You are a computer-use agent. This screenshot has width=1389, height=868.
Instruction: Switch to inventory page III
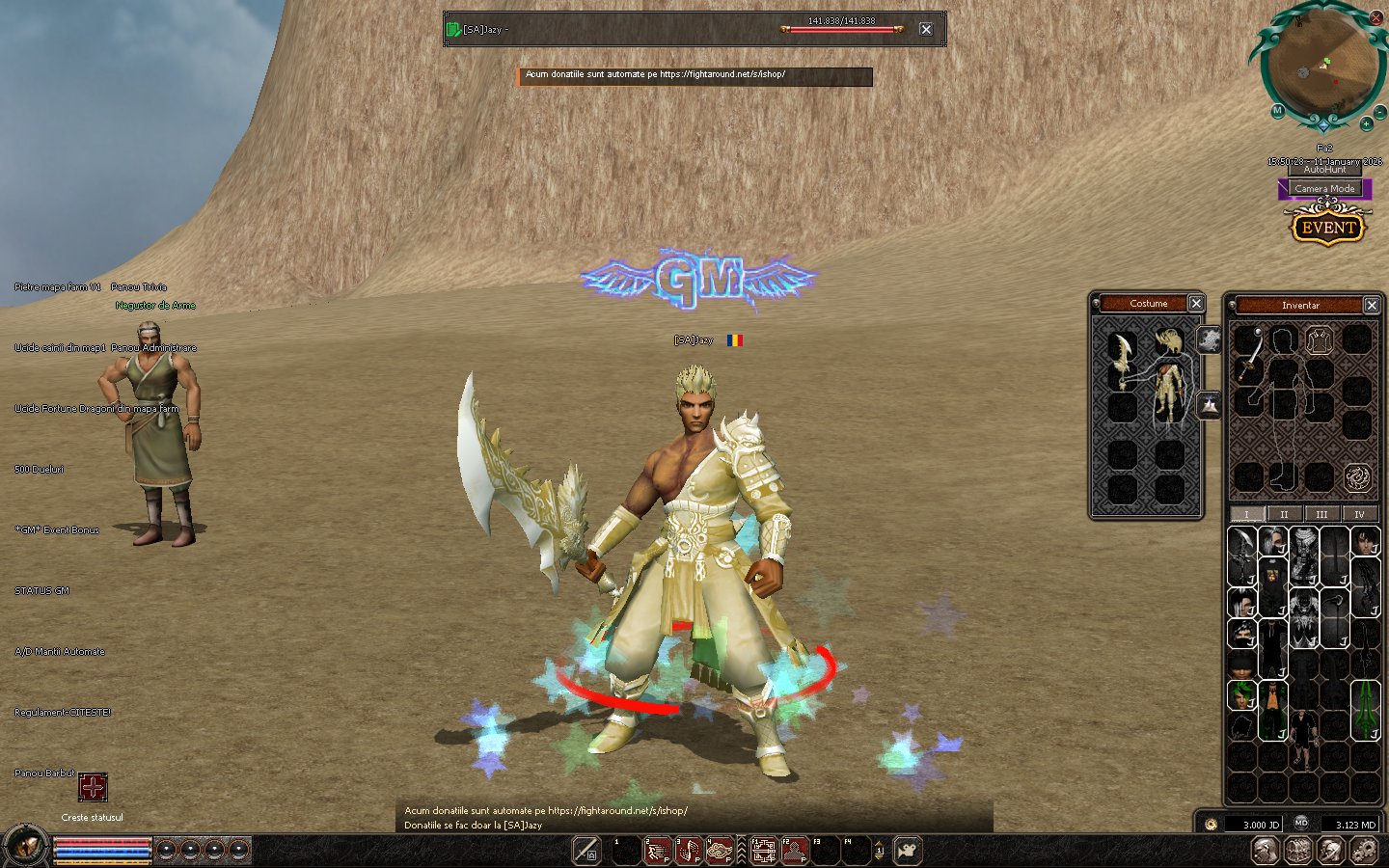point(1321,514)
